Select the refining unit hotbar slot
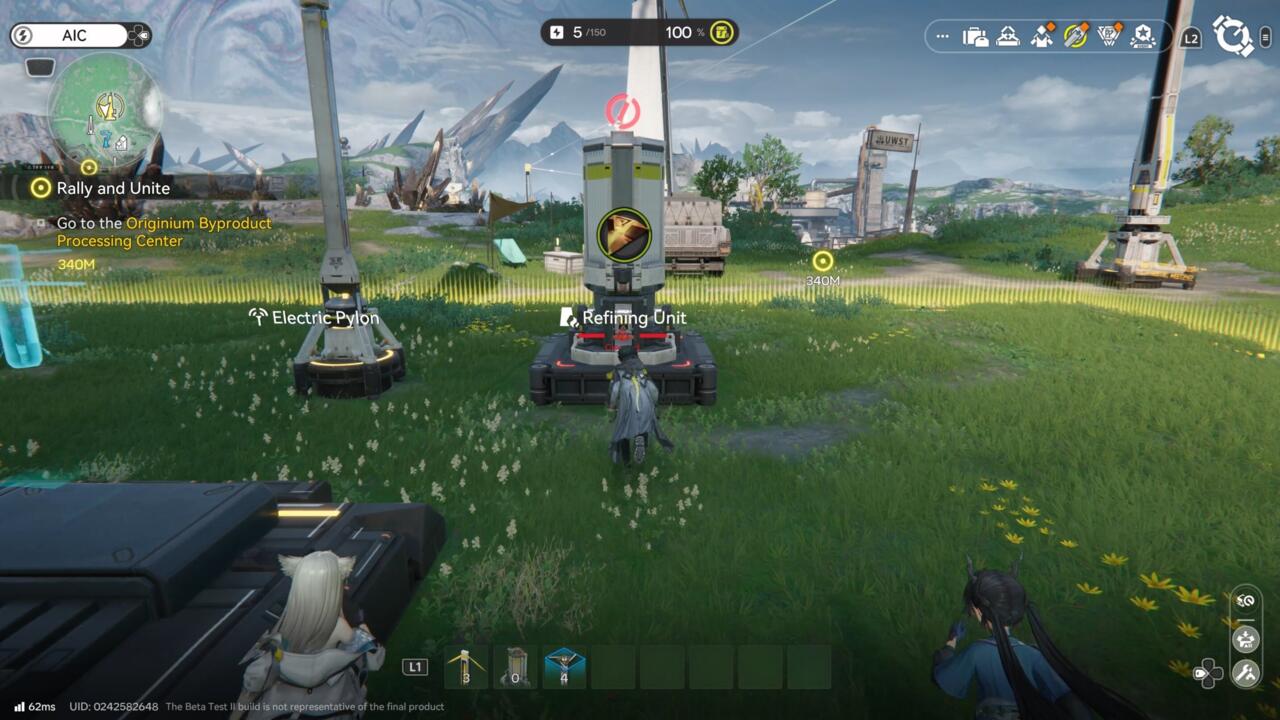 (515, 667)
